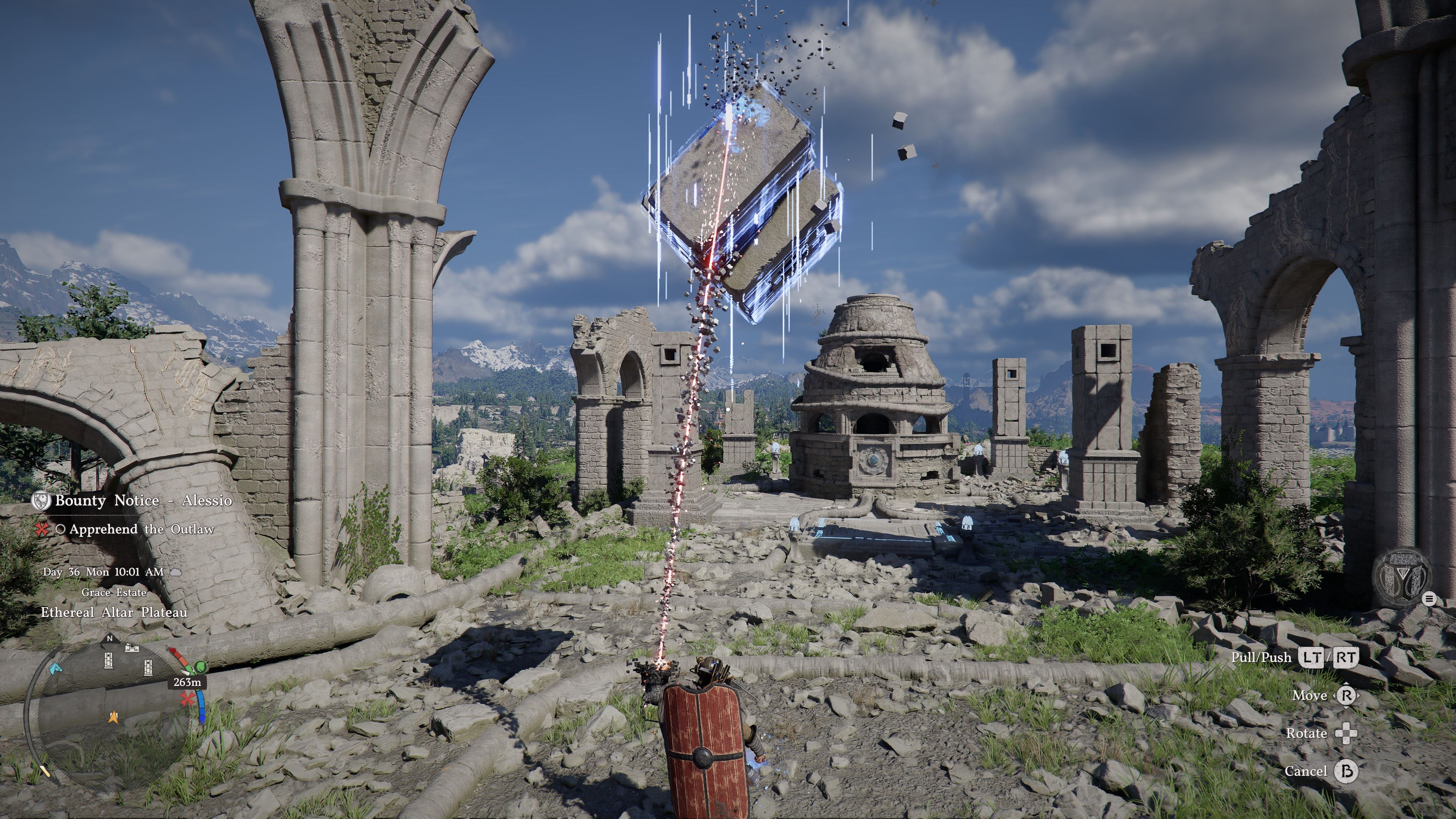Click the green portrait marker by the minimap
This screenshot has width=1456, height=819.
[x=199, y=667]
